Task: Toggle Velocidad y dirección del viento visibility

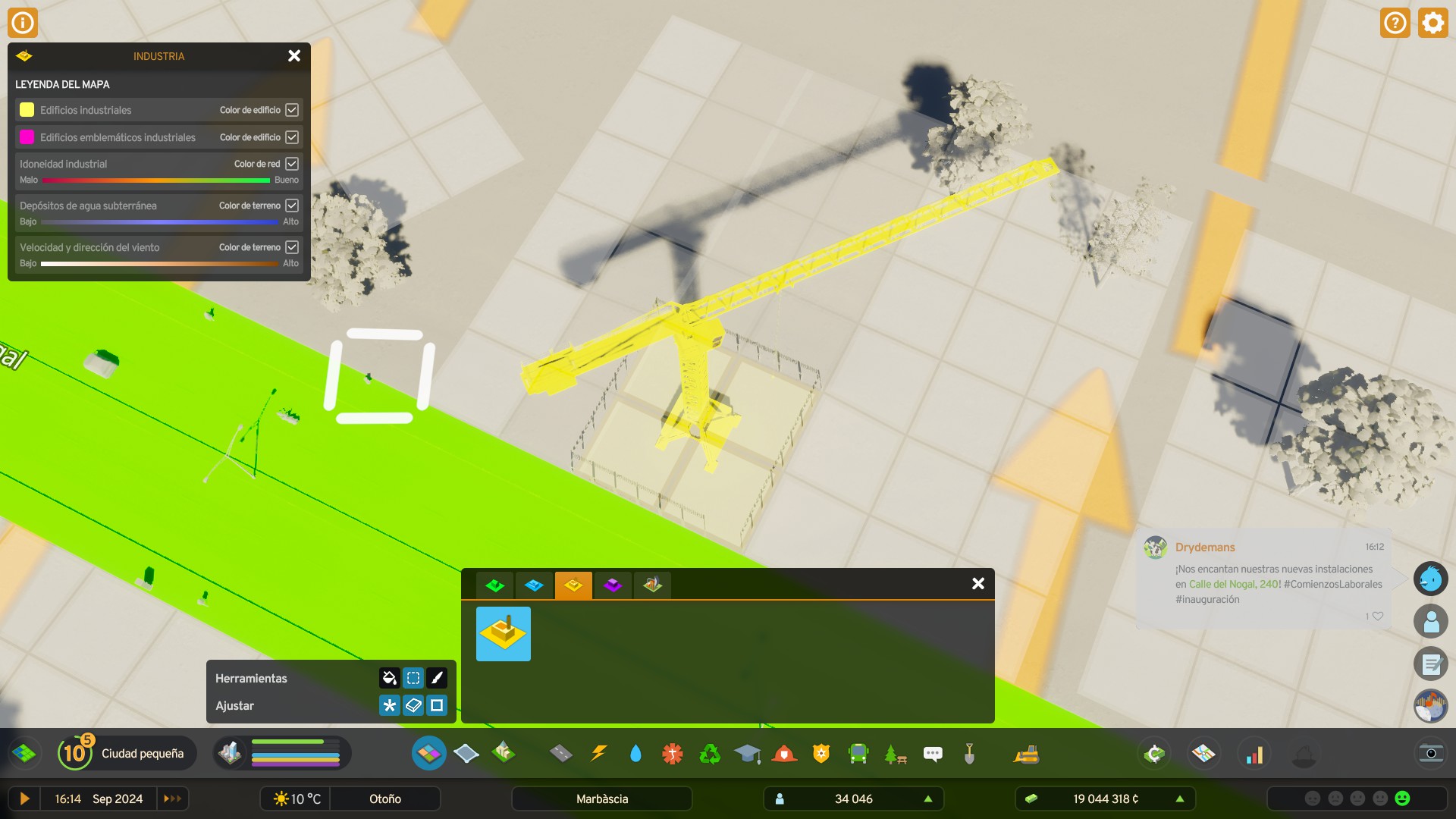Action: click(293, 246)
